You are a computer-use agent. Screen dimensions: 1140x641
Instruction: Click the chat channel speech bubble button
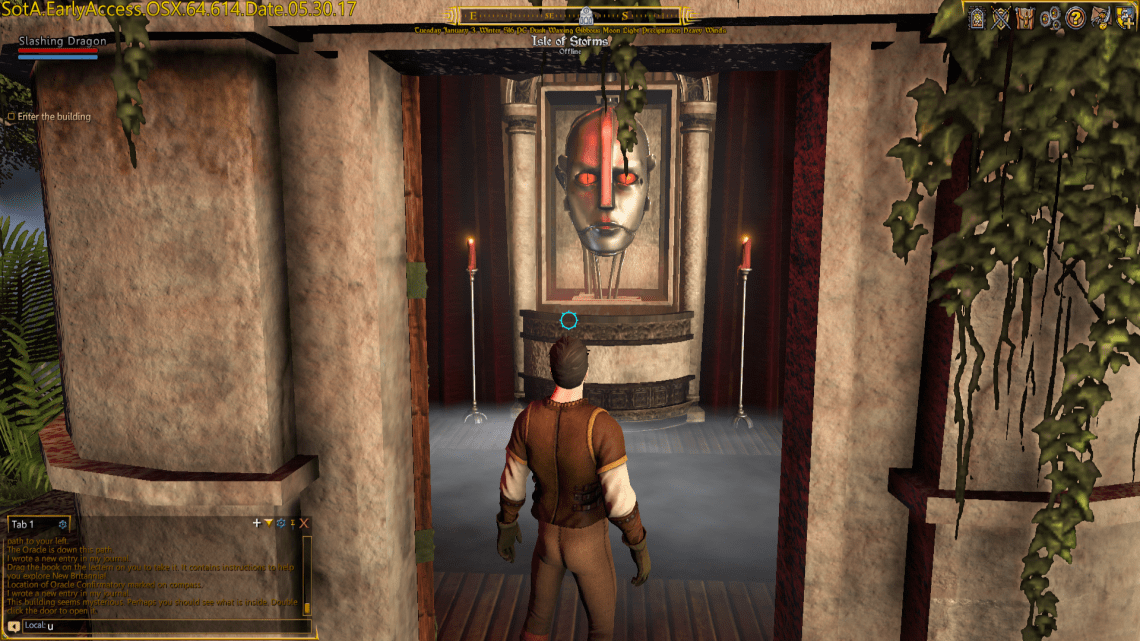pyautogui.click(x=14, y=627)
